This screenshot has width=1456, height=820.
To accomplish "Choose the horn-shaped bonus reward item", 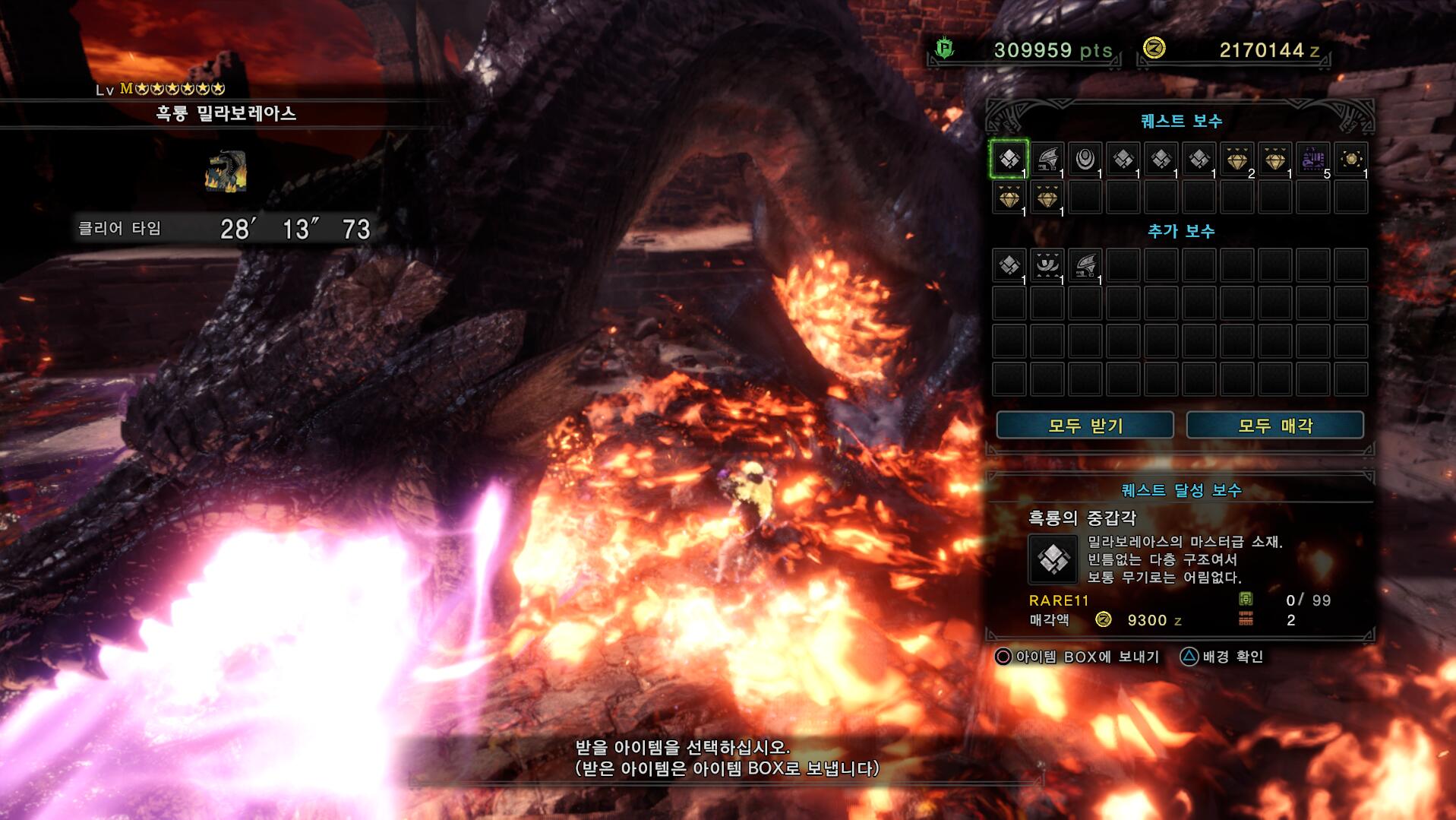I will point(1047,265).
